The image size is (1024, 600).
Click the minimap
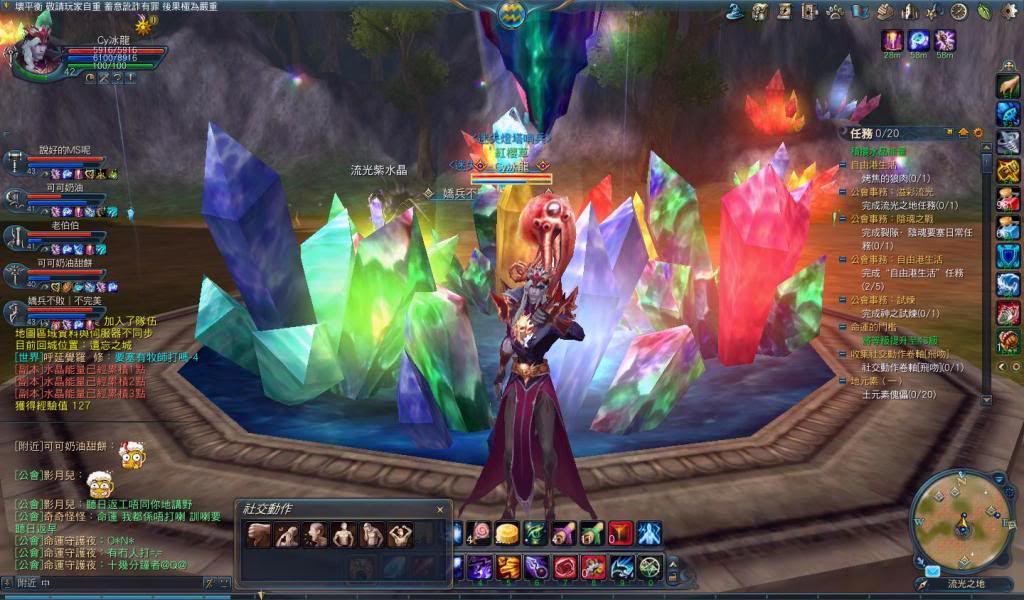pos(961,518)
